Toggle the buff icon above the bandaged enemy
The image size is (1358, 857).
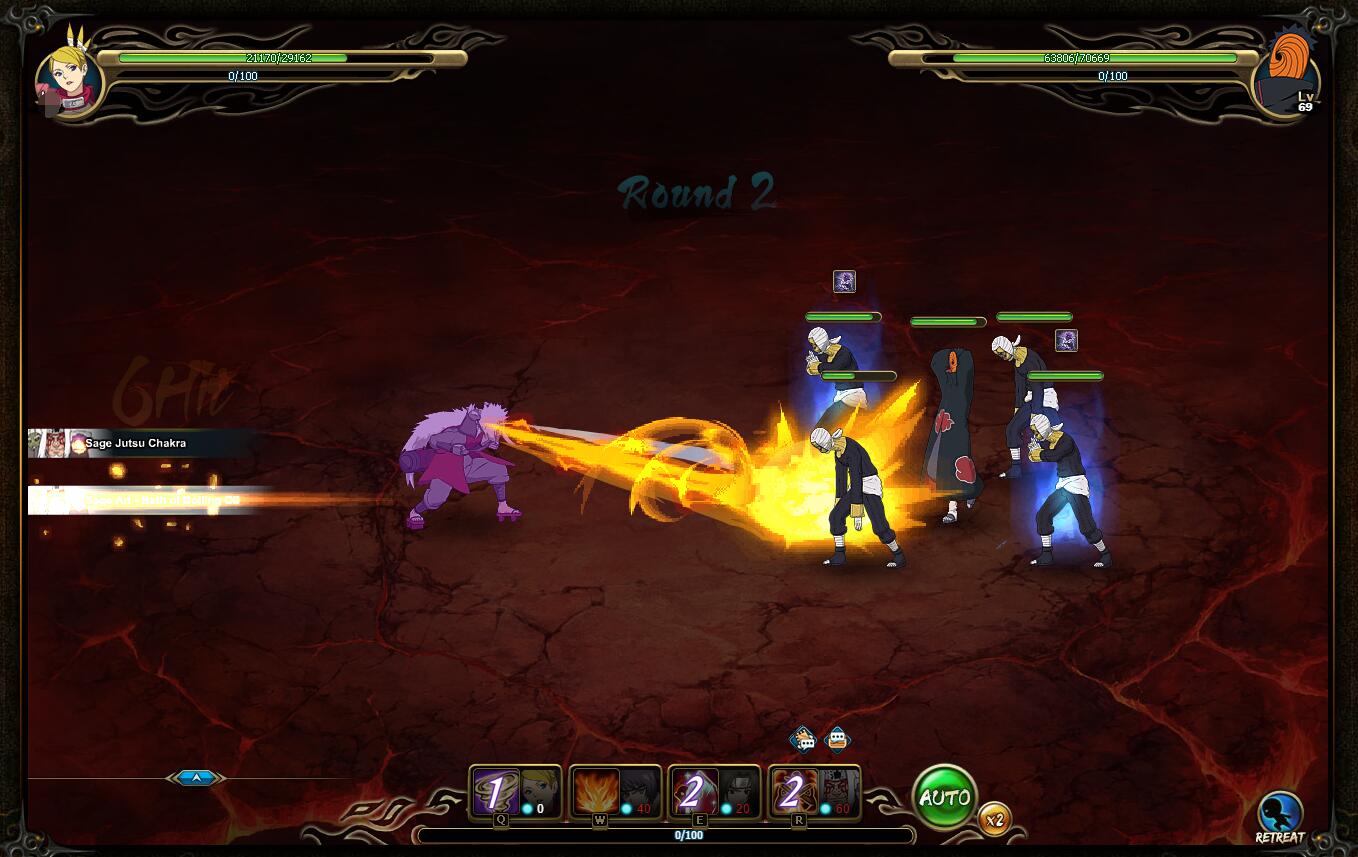pyautogui.click(x=843, y=282)
